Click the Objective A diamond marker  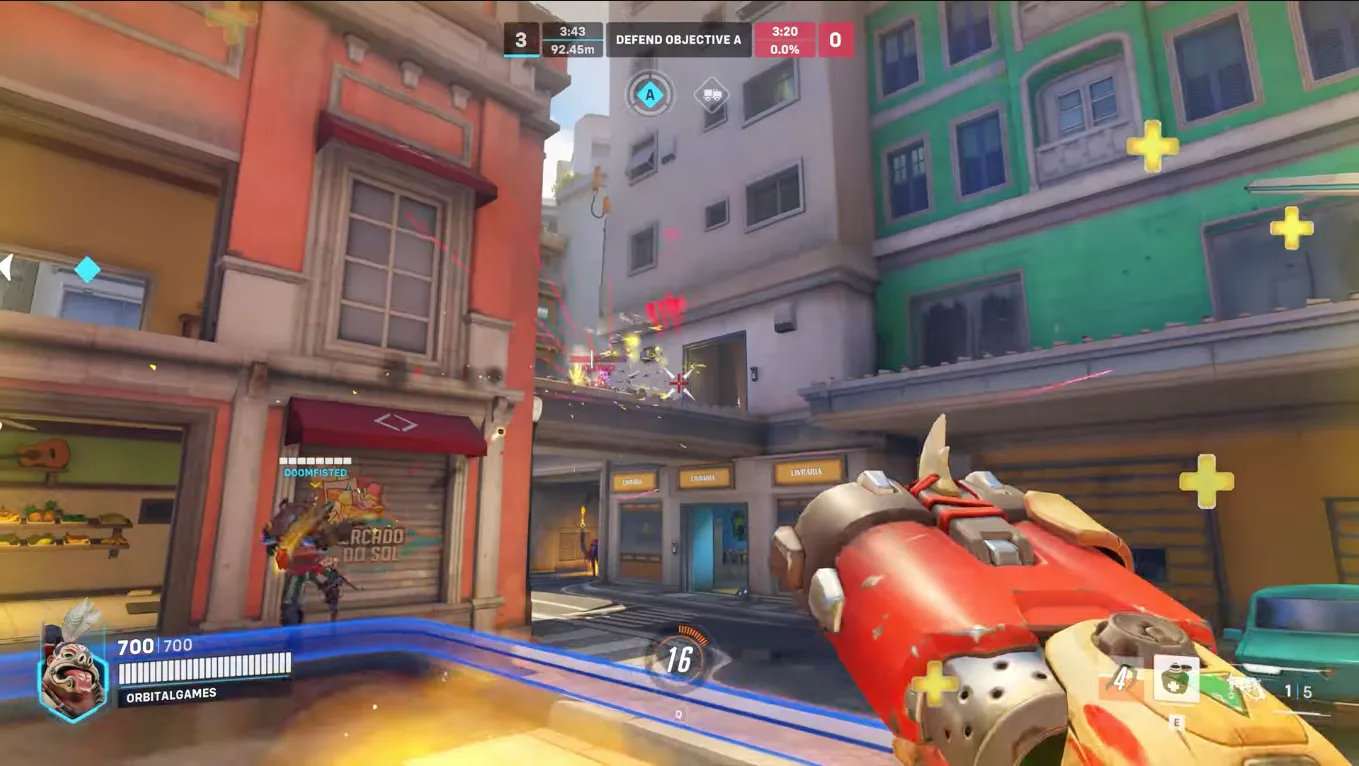[x=648, y=95]
